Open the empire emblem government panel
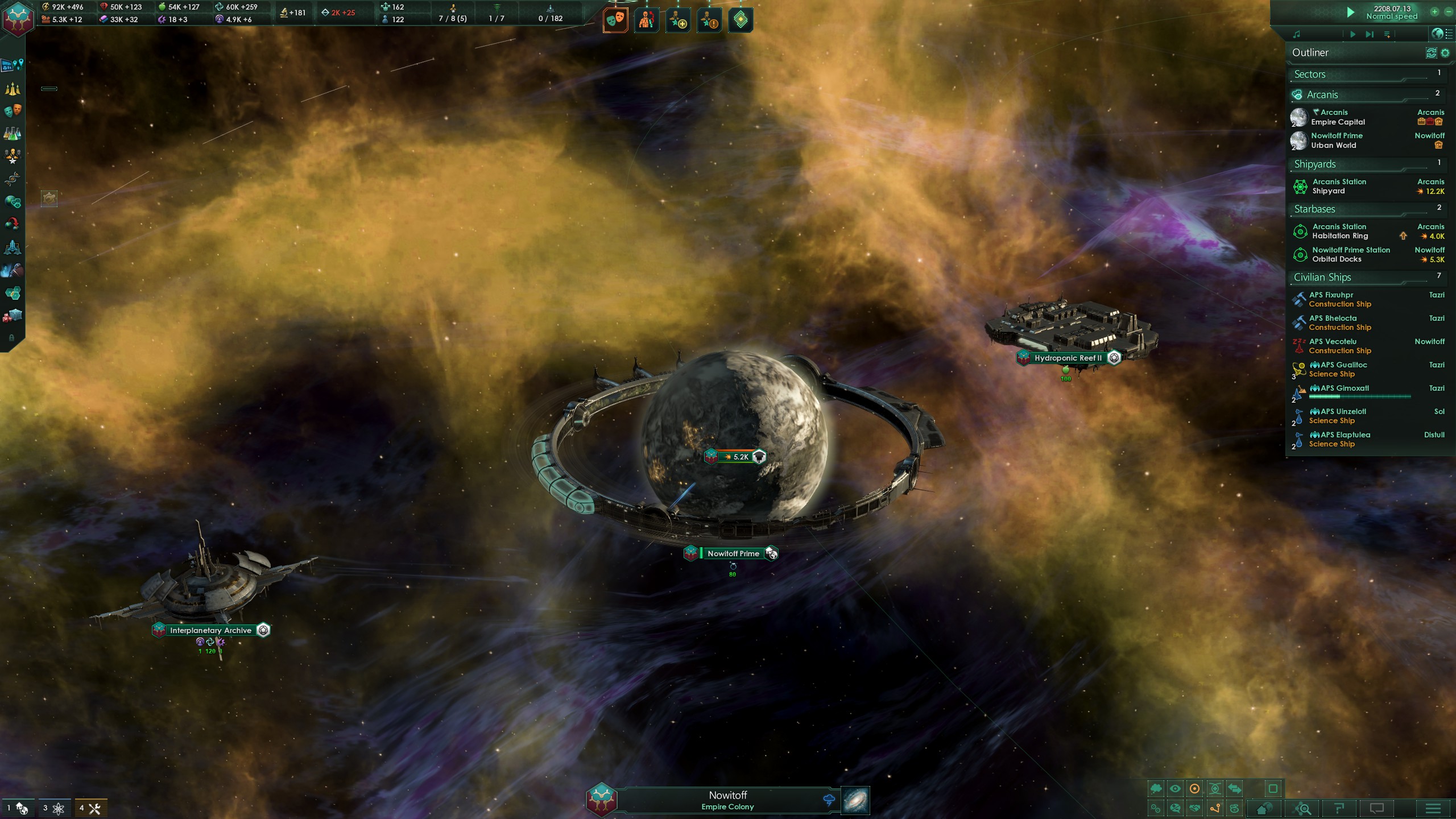 click(x=18, y=18)
